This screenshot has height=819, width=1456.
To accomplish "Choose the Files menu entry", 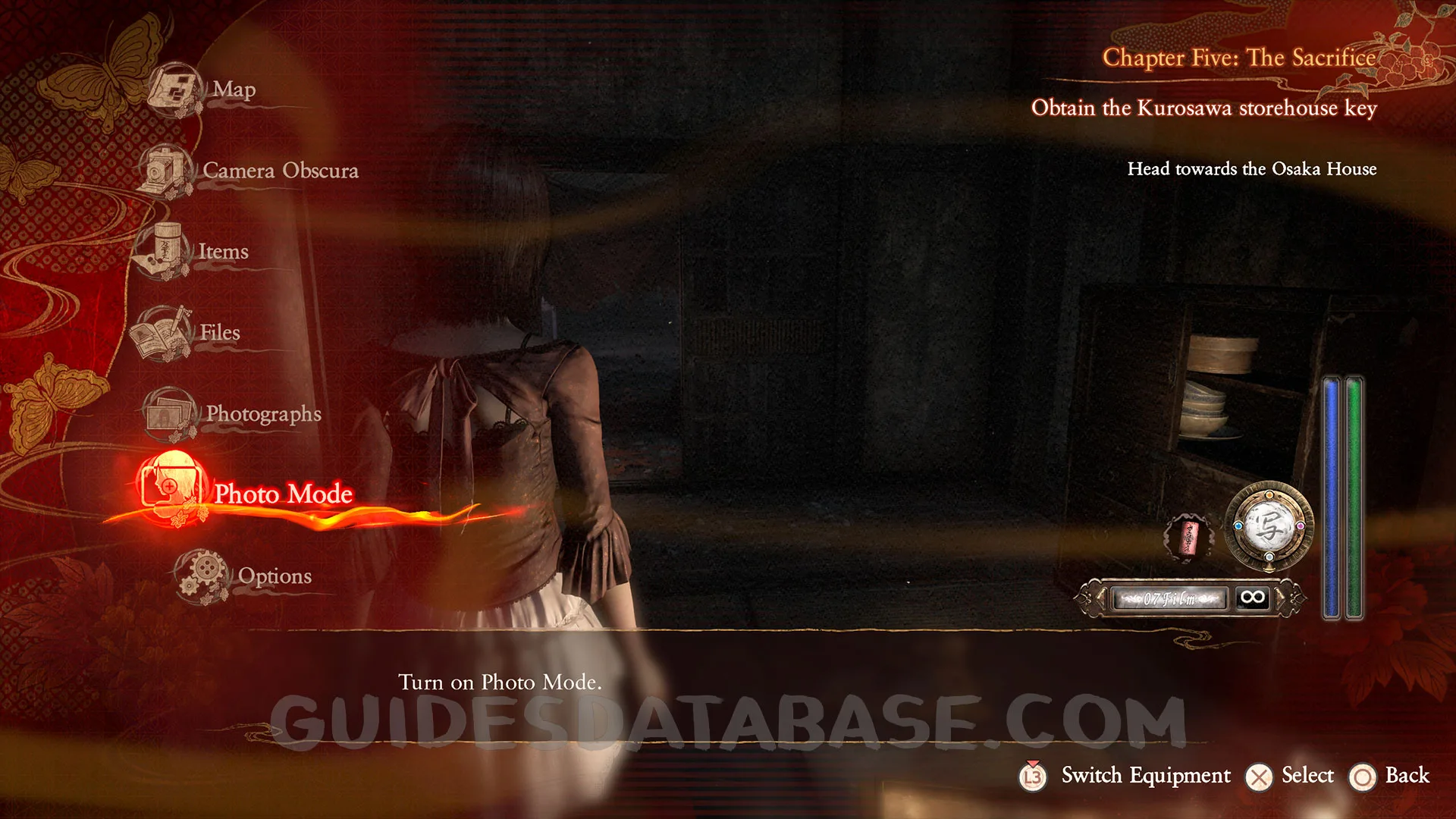I will pyautogui.click(x=218, y=332).
